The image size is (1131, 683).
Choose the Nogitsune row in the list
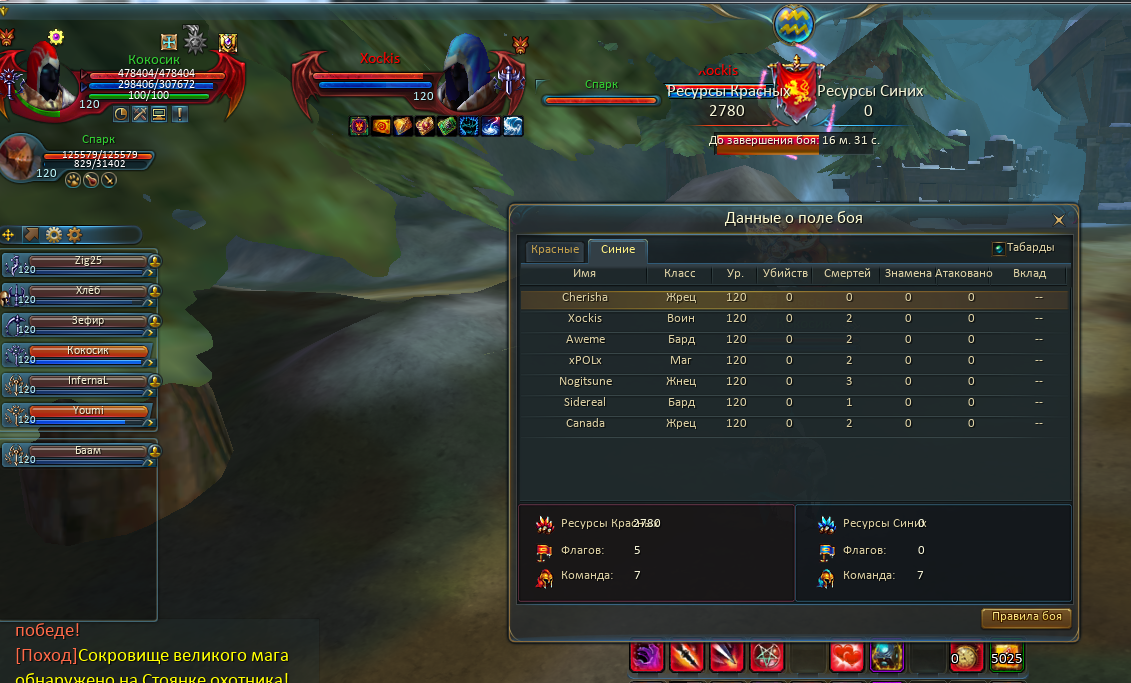coord(586,382)
